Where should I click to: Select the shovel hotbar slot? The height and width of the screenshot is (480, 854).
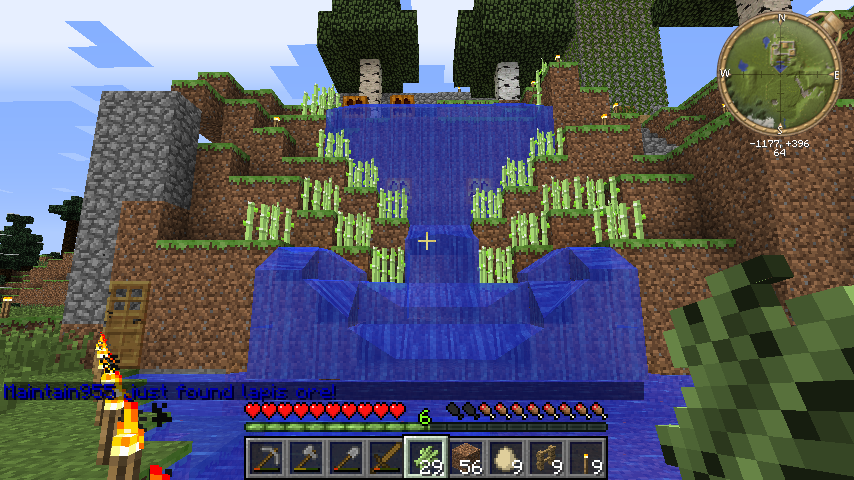[x=345, y=458]
